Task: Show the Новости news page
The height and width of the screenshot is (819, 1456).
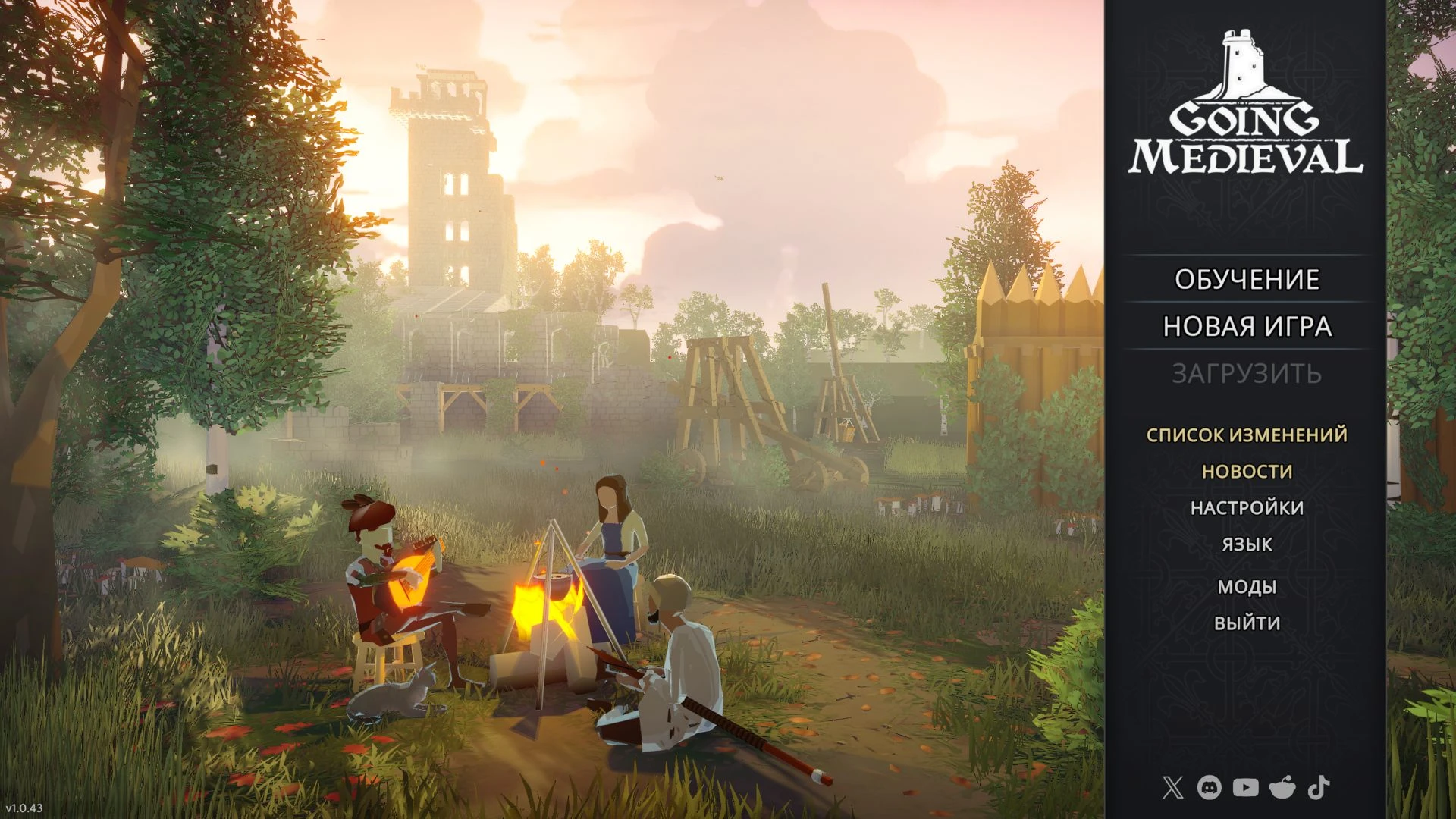Action: pyautogui.click(x=1247, y=472)
